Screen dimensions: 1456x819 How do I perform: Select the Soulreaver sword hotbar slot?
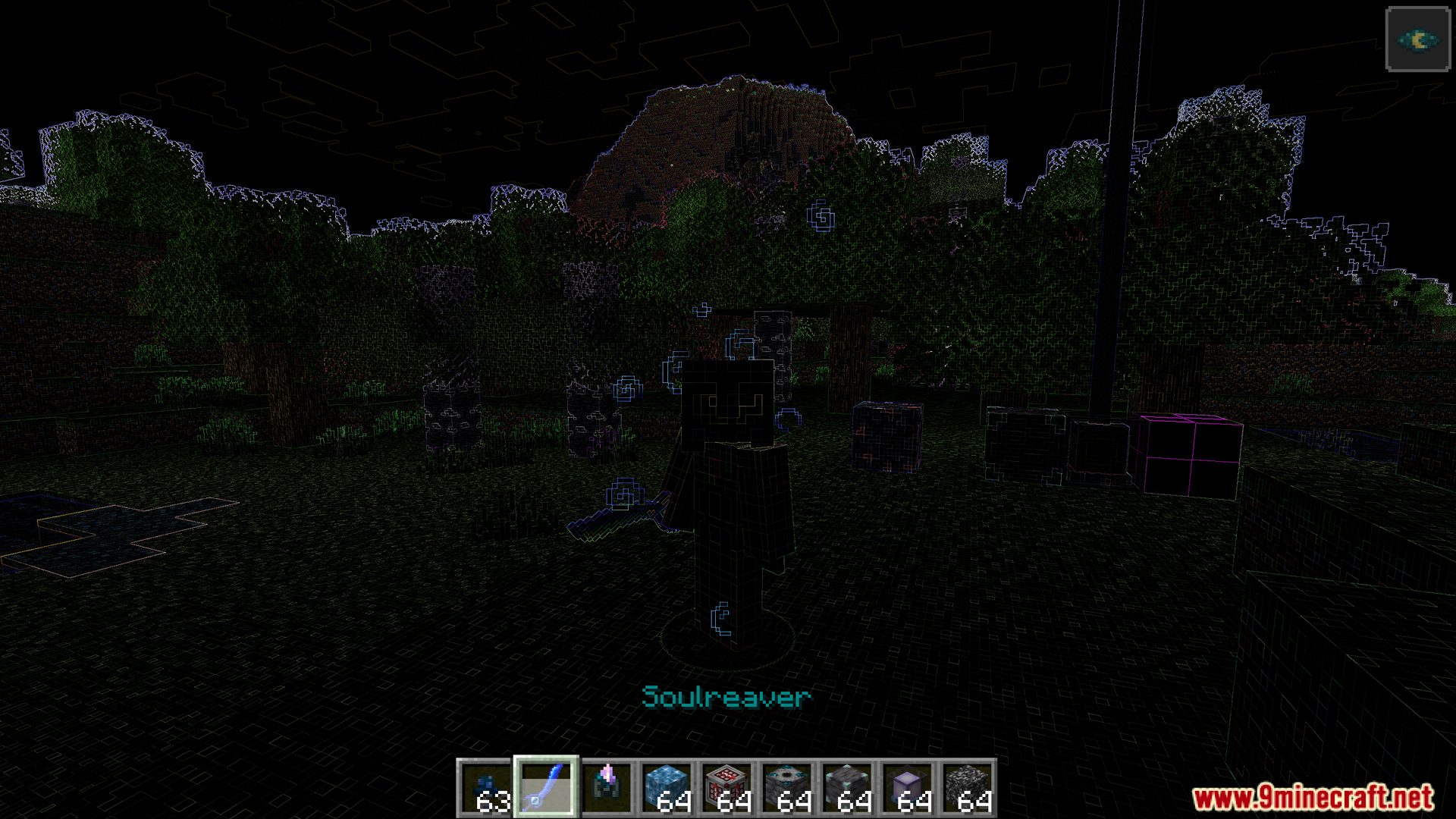pyautogui.click(x=546, y=787)
